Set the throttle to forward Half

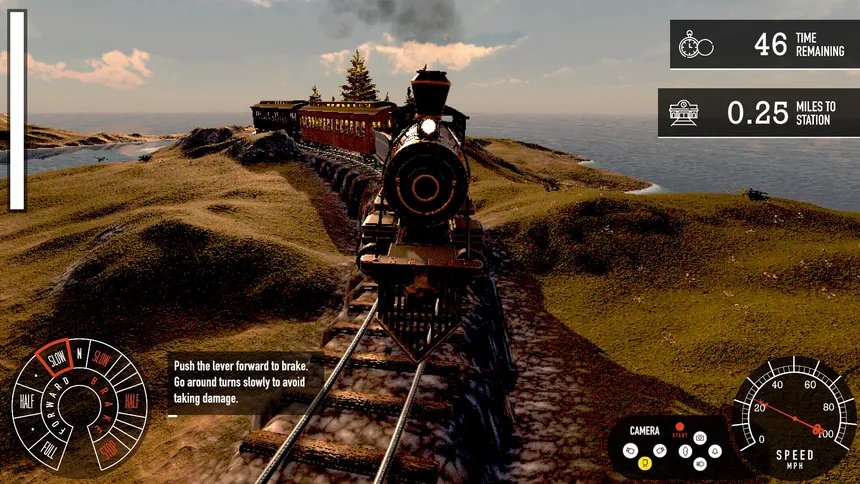click(x=27, y=401)
